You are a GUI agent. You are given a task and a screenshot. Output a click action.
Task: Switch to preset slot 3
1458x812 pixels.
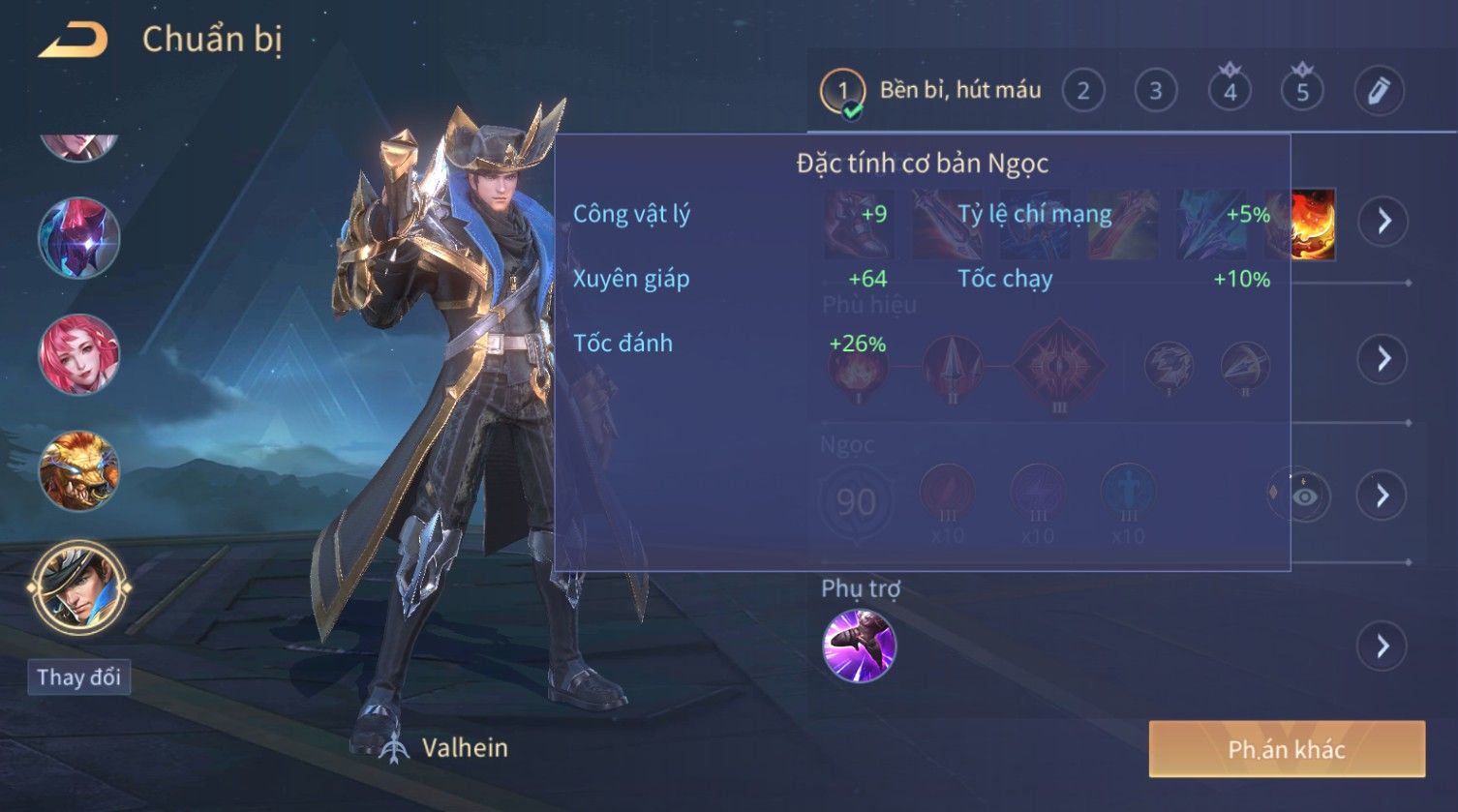pos(1155,91)
